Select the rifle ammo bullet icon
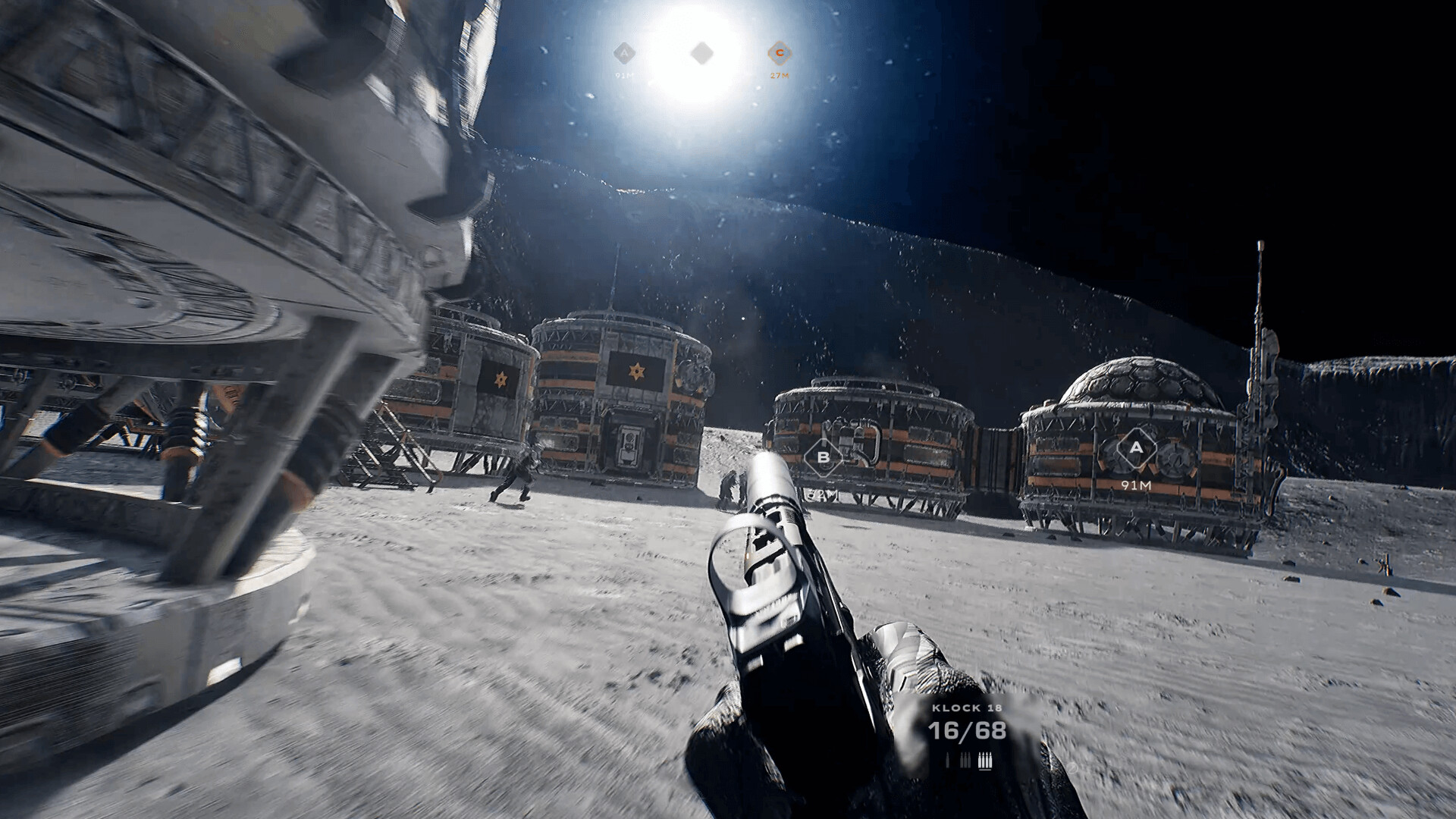Viewport: 1456px width, 819px height. (965, 760)
